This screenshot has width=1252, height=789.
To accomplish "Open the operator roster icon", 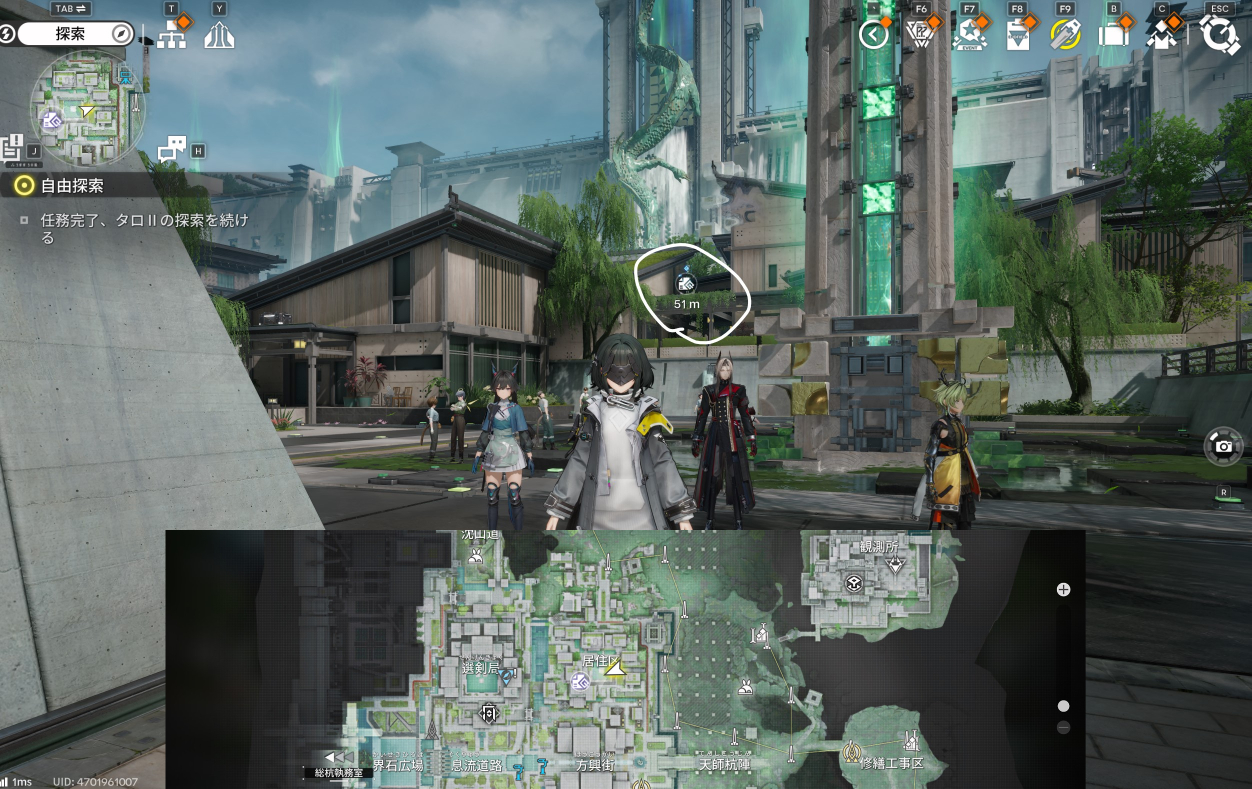I will point(1163,35).
